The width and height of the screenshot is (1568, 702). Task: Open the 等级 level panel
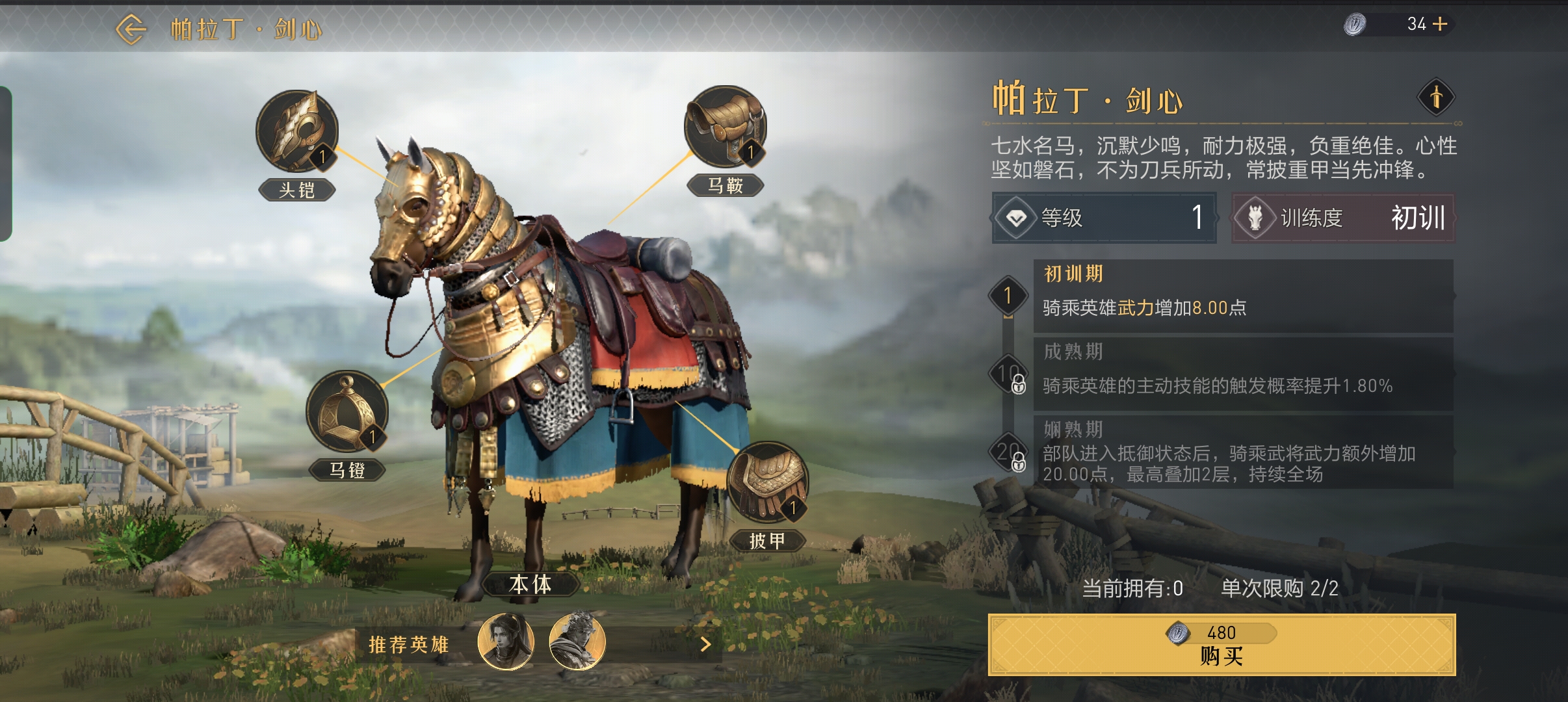(x=1103, y=218)
